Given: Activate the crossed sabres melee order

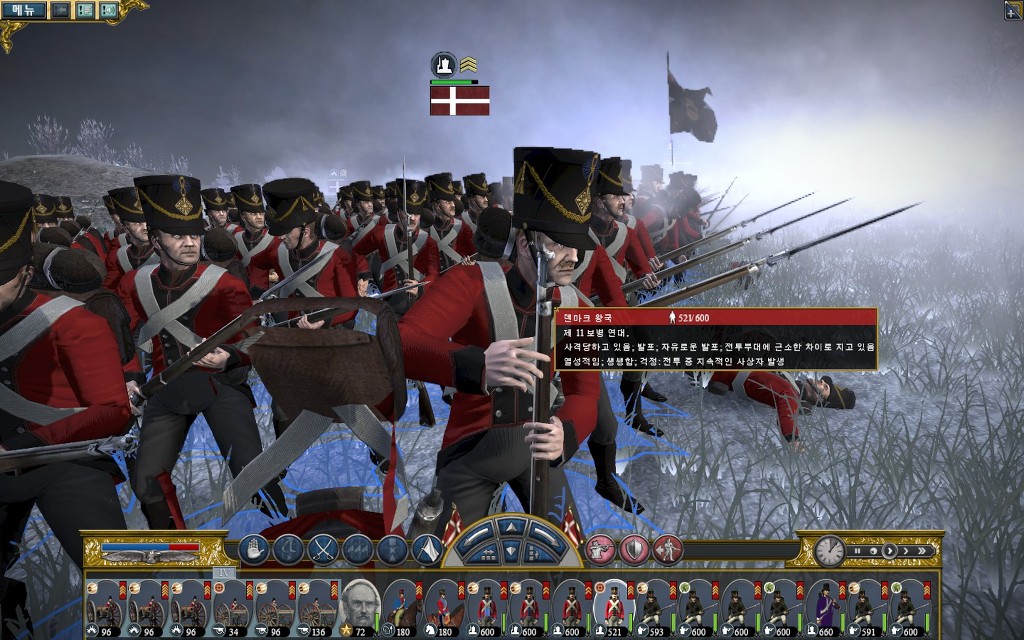Looking at the screenshot, I should [323, 549].
